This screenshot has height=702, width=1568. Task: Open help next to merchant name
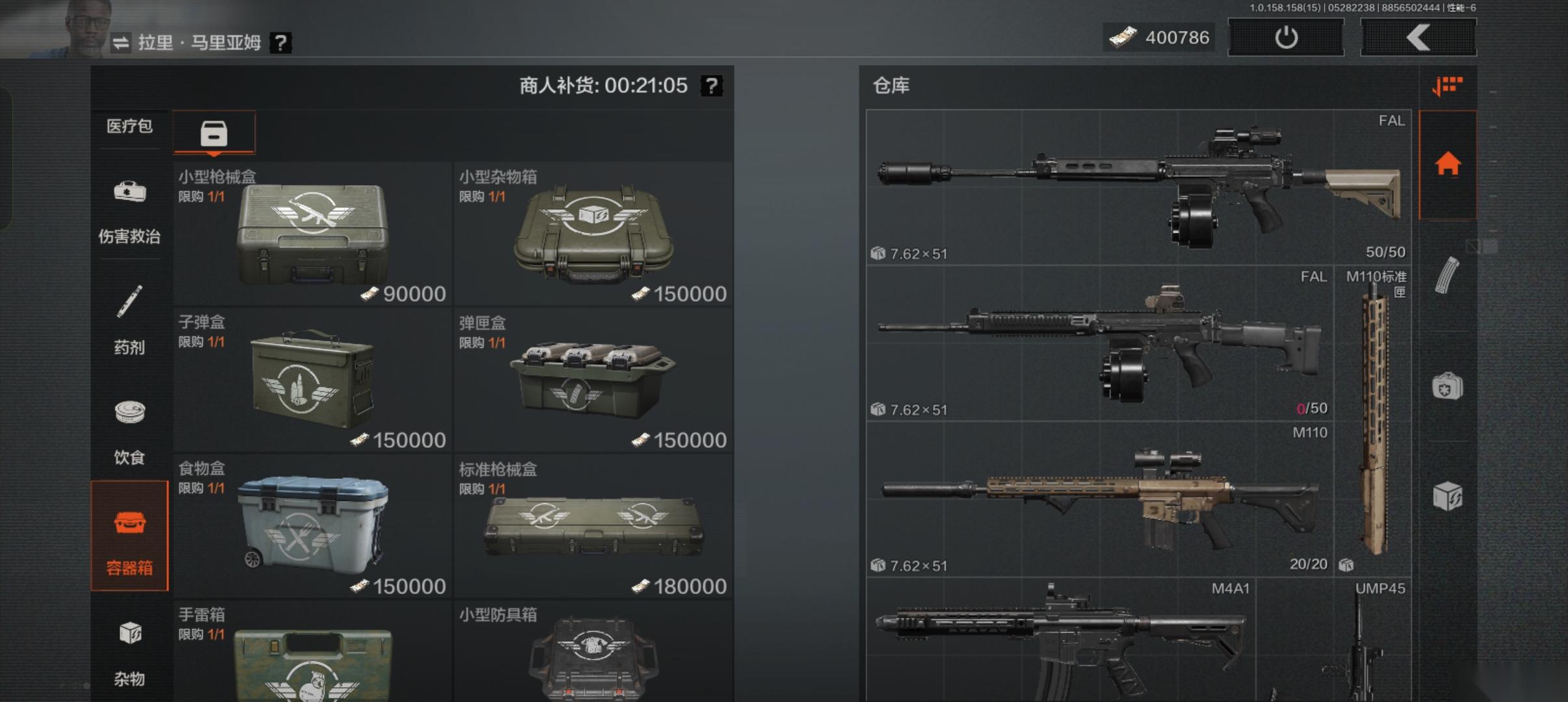pos(280,43)
